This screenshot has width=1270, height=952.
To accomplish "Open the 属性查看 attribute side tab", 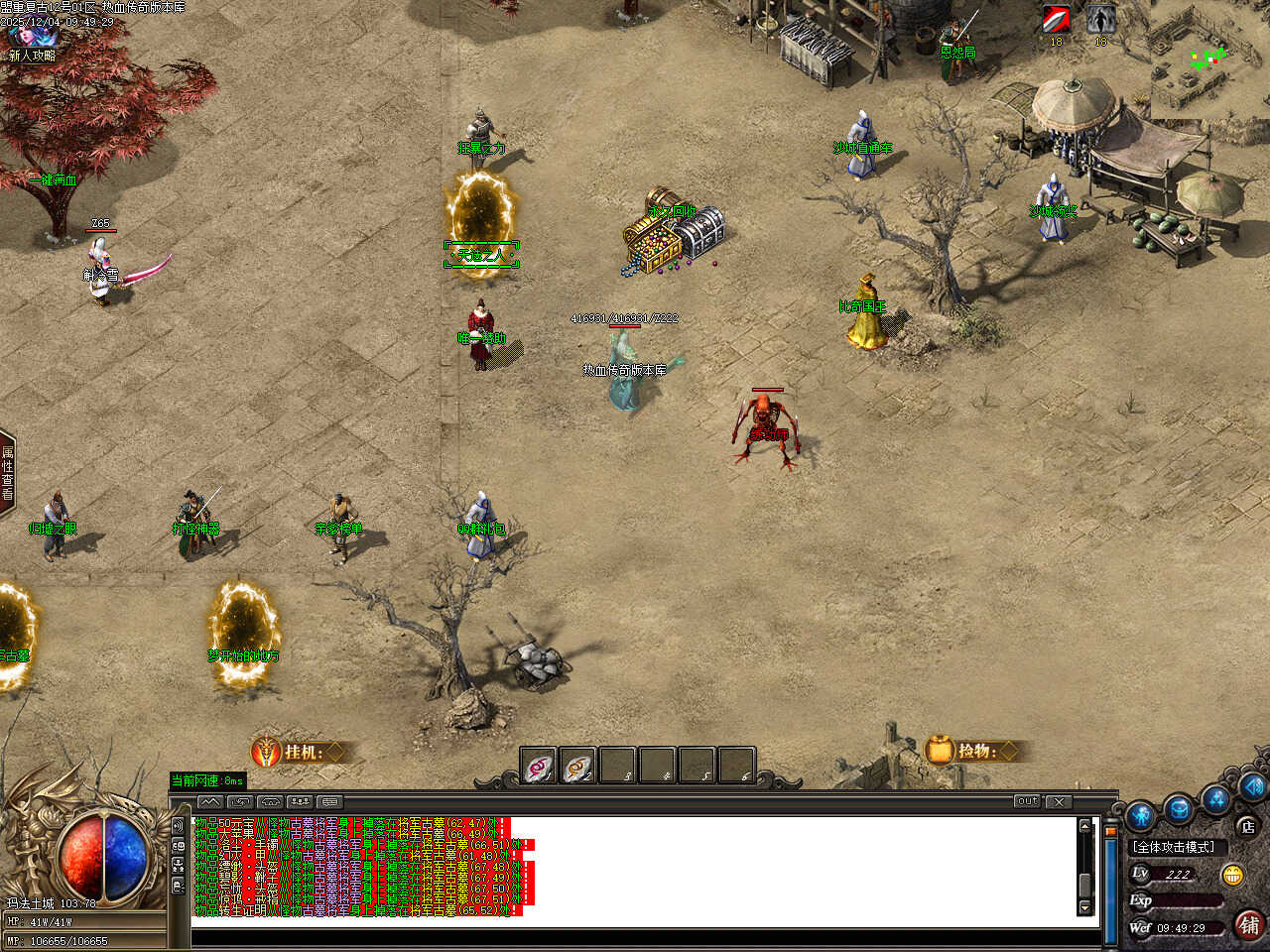I will point(7,473).
